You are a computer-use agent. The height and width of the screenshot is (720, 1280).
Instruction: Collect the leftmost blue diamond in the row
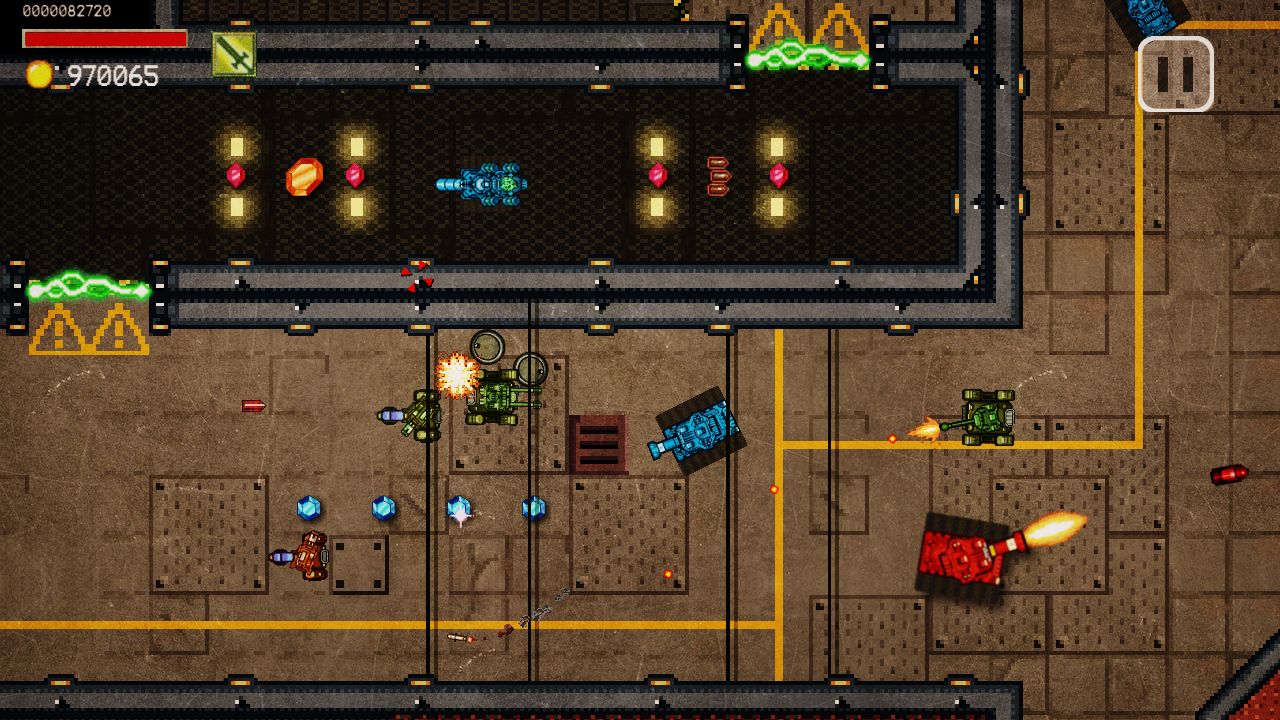coord(309,508)
